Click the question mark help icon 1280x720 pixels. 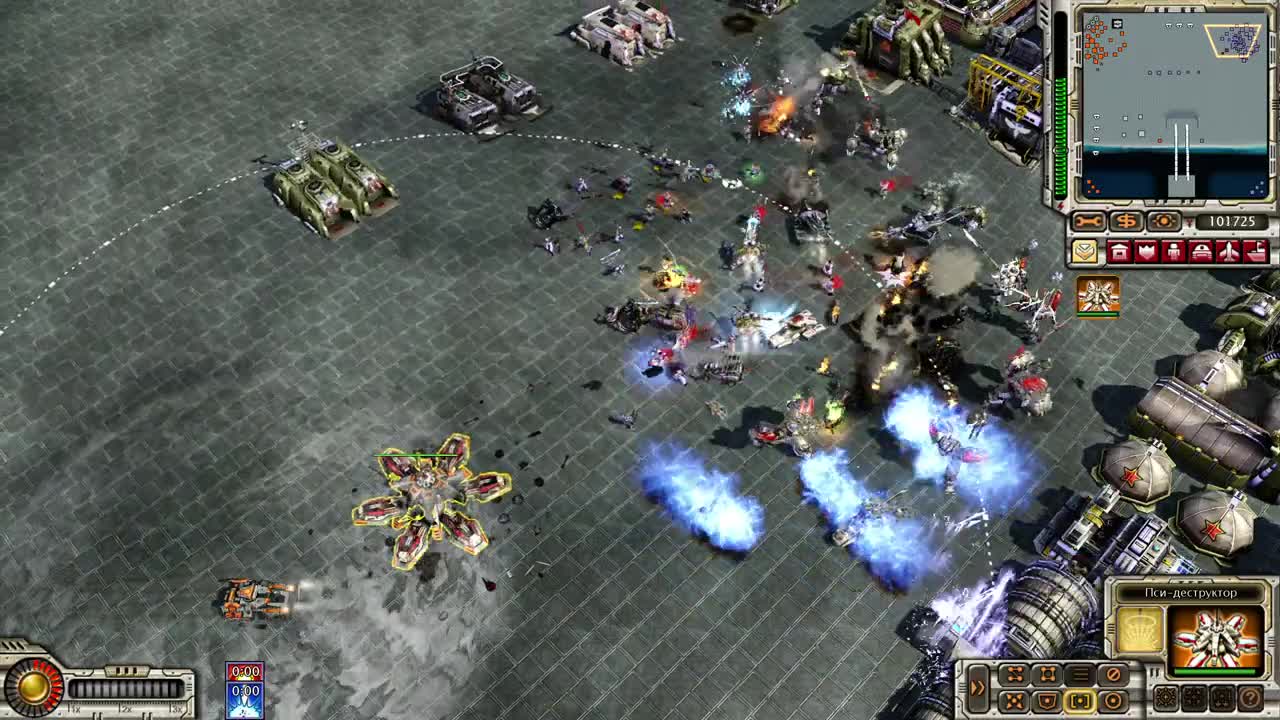click(x=1249, y=700)
